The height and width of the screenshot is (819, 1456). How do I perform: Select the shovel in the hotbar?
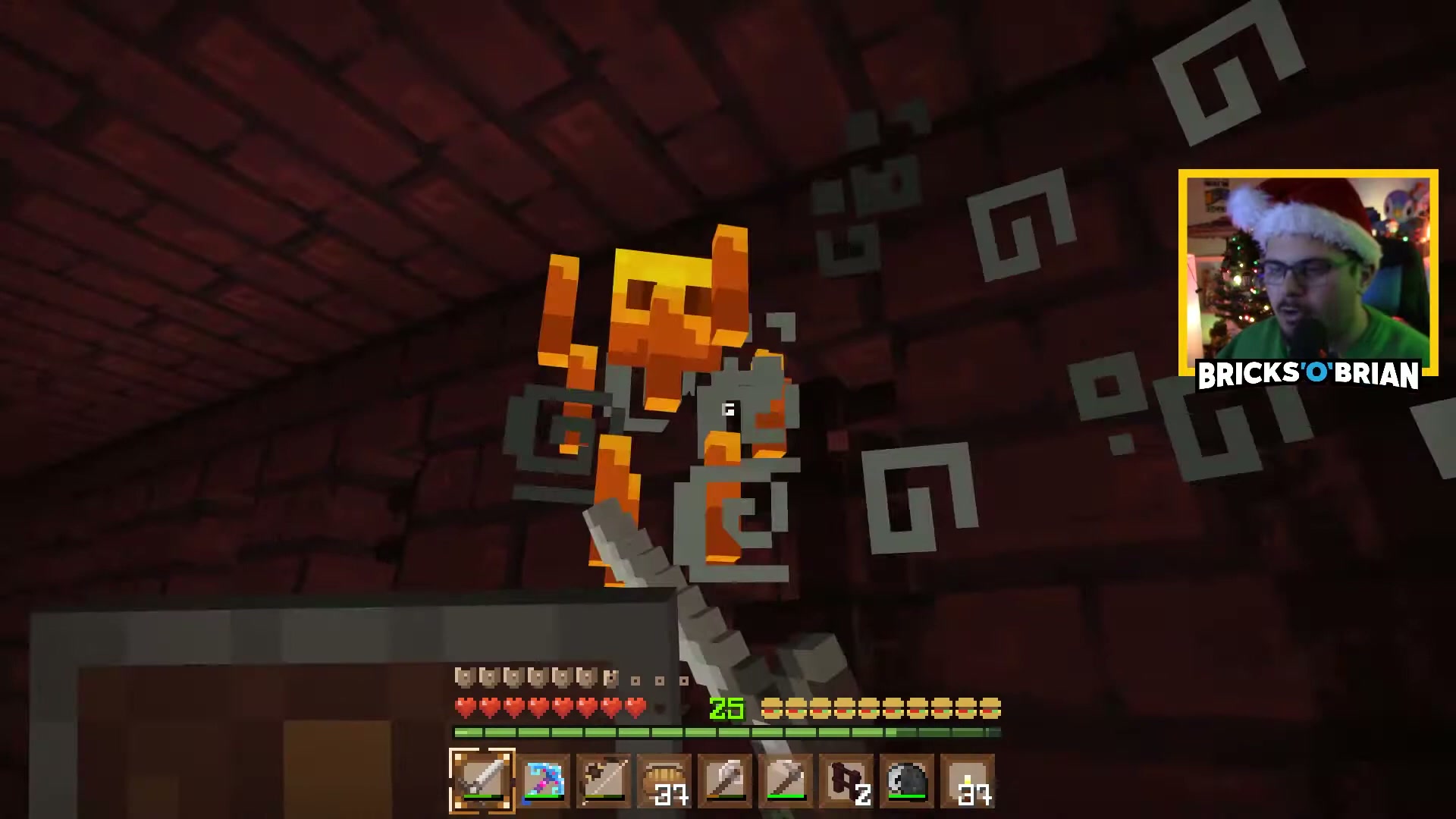pos(726,781)
